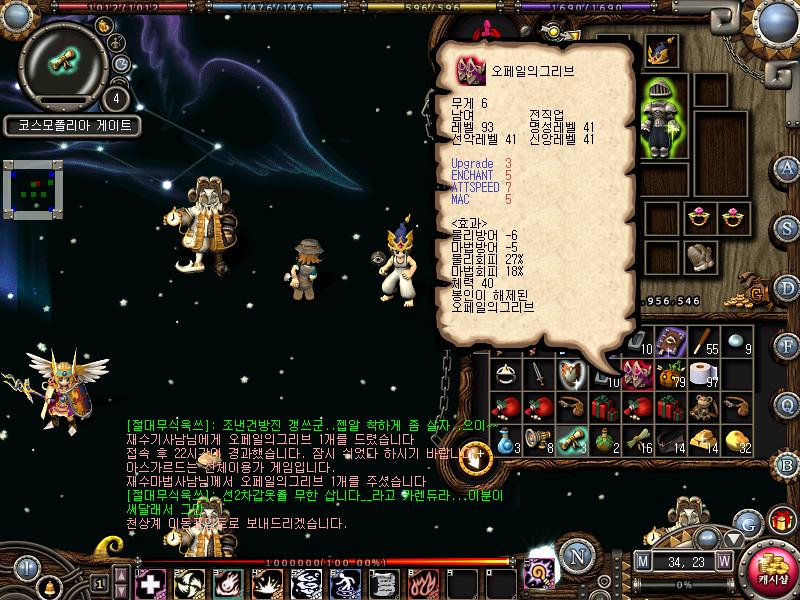Select the equipped jeweled hat slot
Image resolution: width=800 pixels, height=600 pixels.
point(661,52)
